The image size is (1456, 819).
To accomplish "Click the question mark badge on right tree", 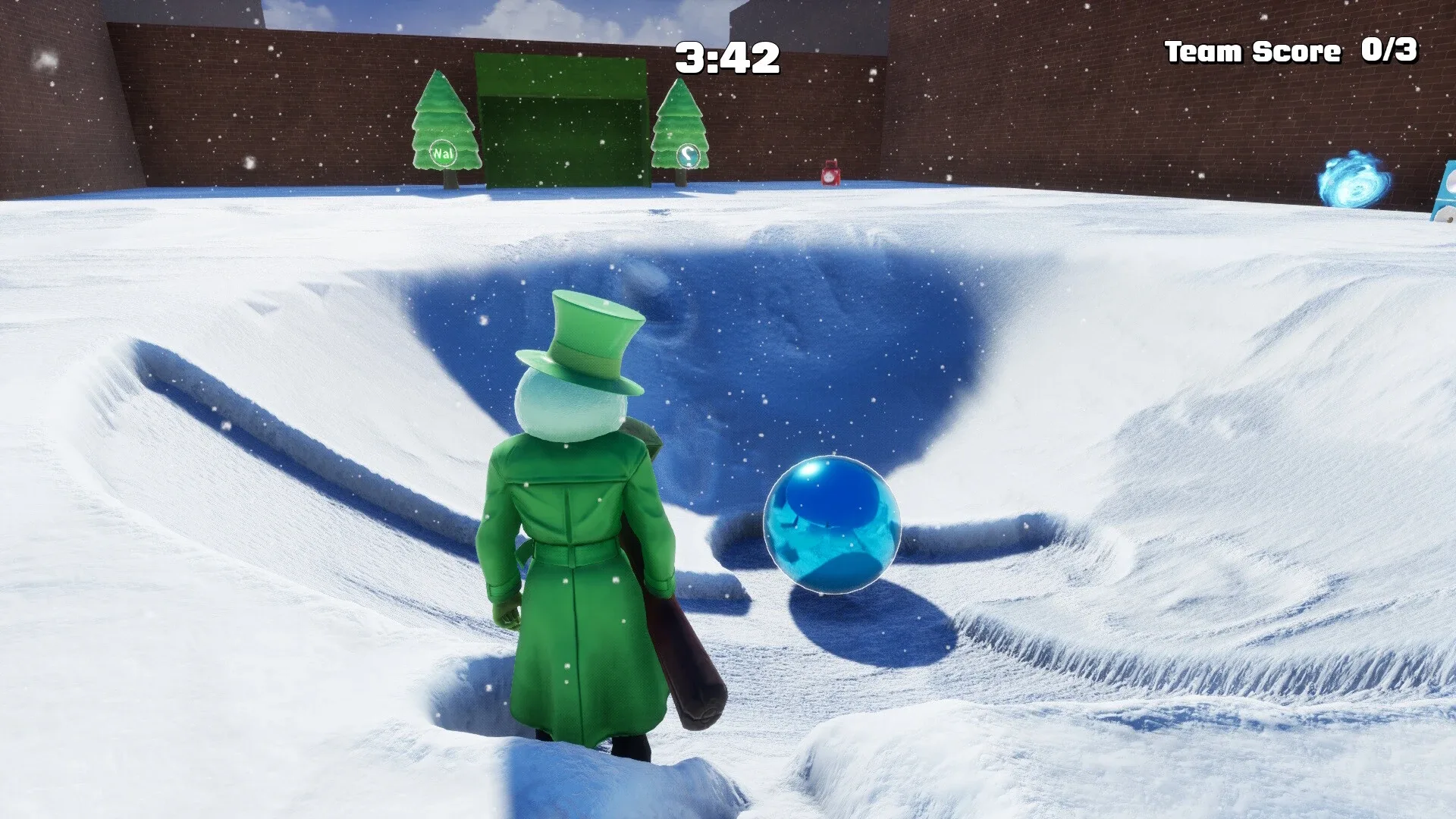I will click(x=689, y=156).
